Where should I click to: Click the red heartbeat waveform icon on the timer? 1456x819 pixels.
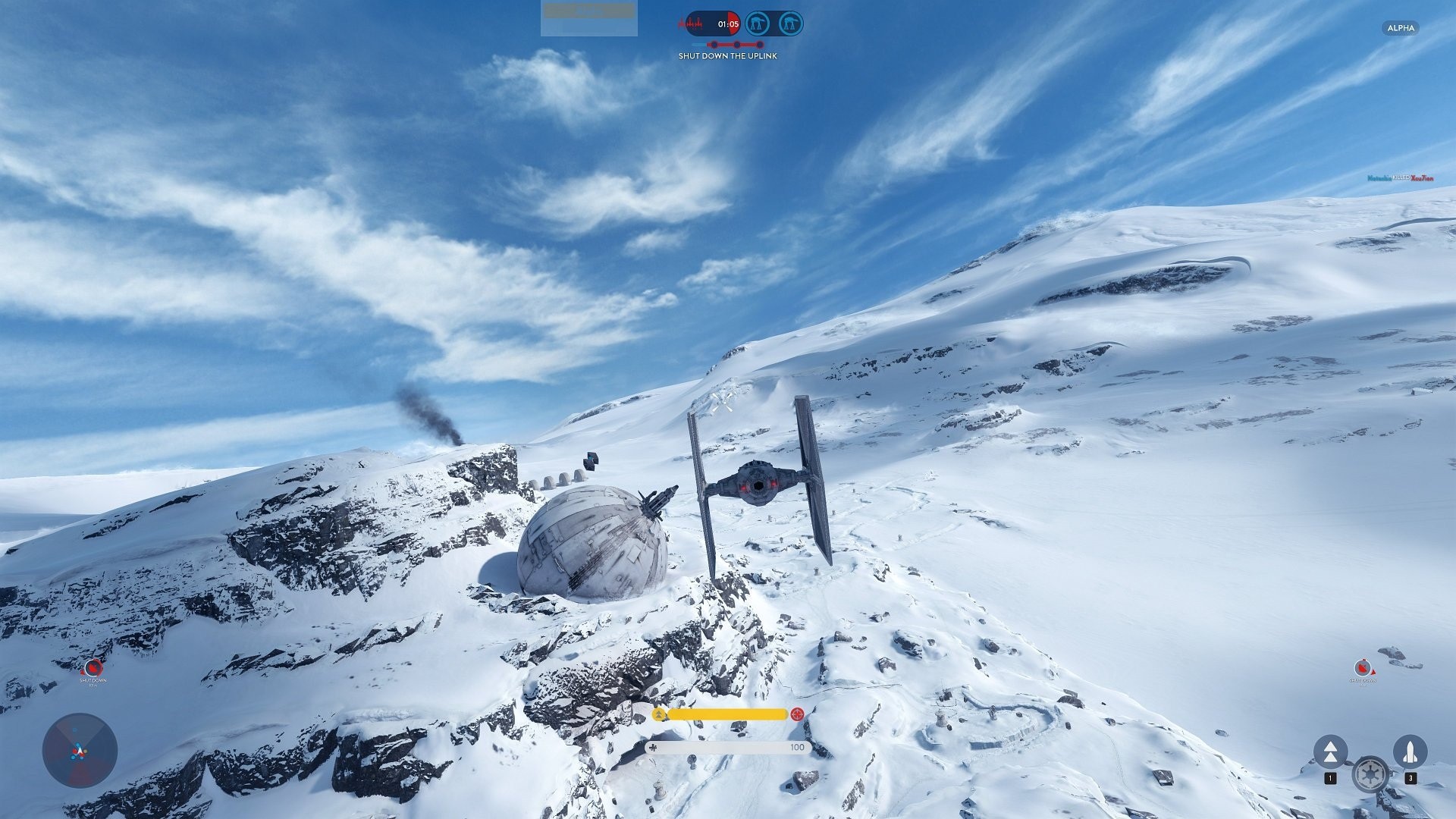click(693, 23)
